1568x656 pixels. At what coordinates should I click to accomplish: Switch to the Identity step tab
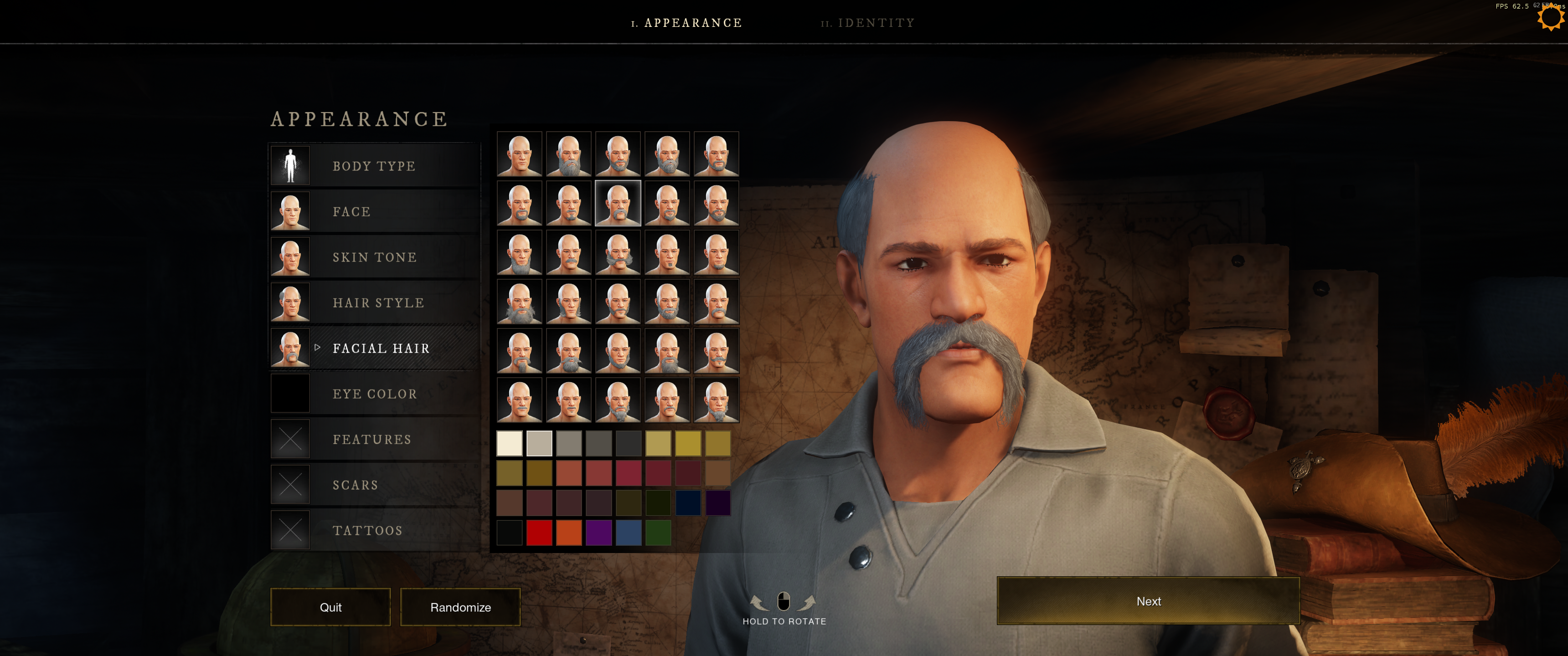pos(867,23)
